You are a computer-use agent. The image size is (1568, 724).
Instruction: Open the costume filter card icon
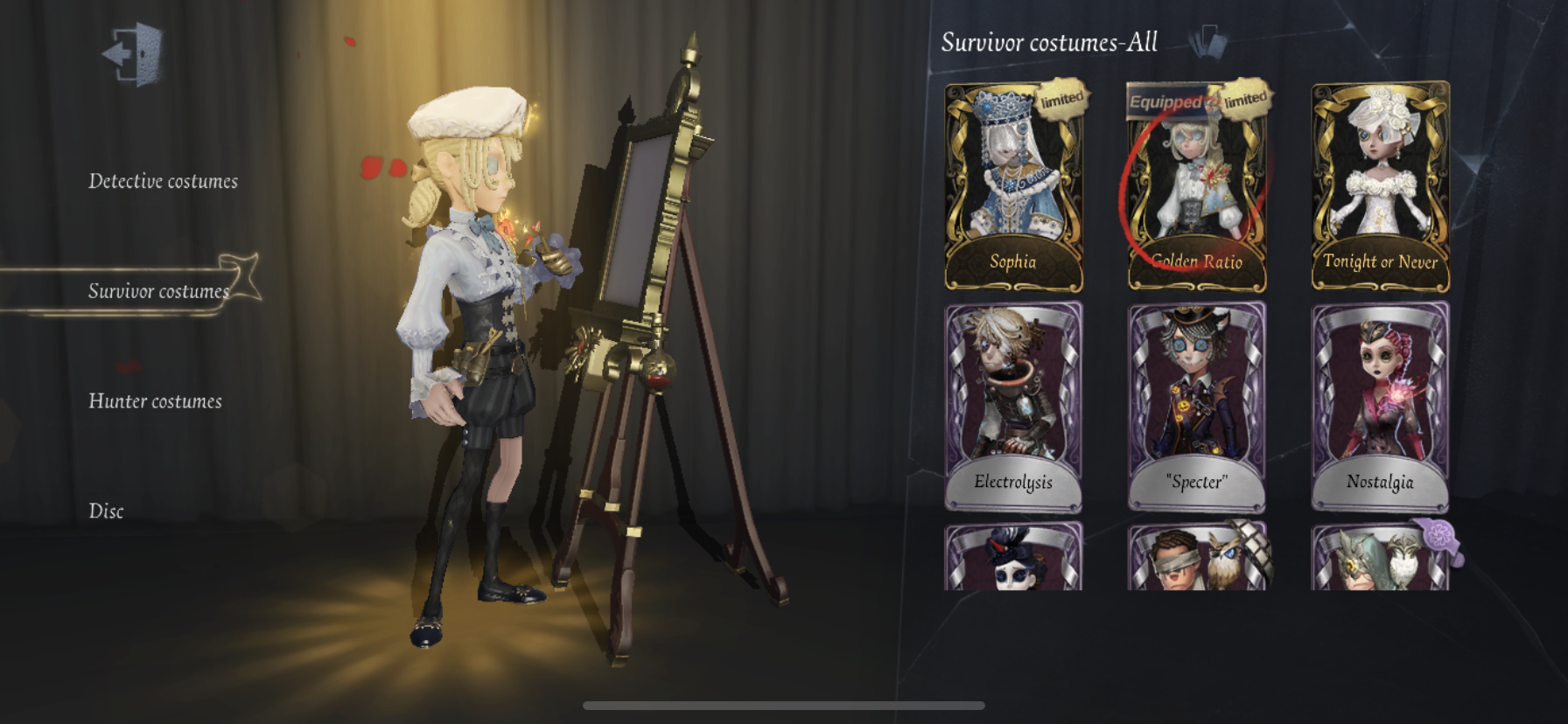pyautogui.click(x=1208, y=41)
